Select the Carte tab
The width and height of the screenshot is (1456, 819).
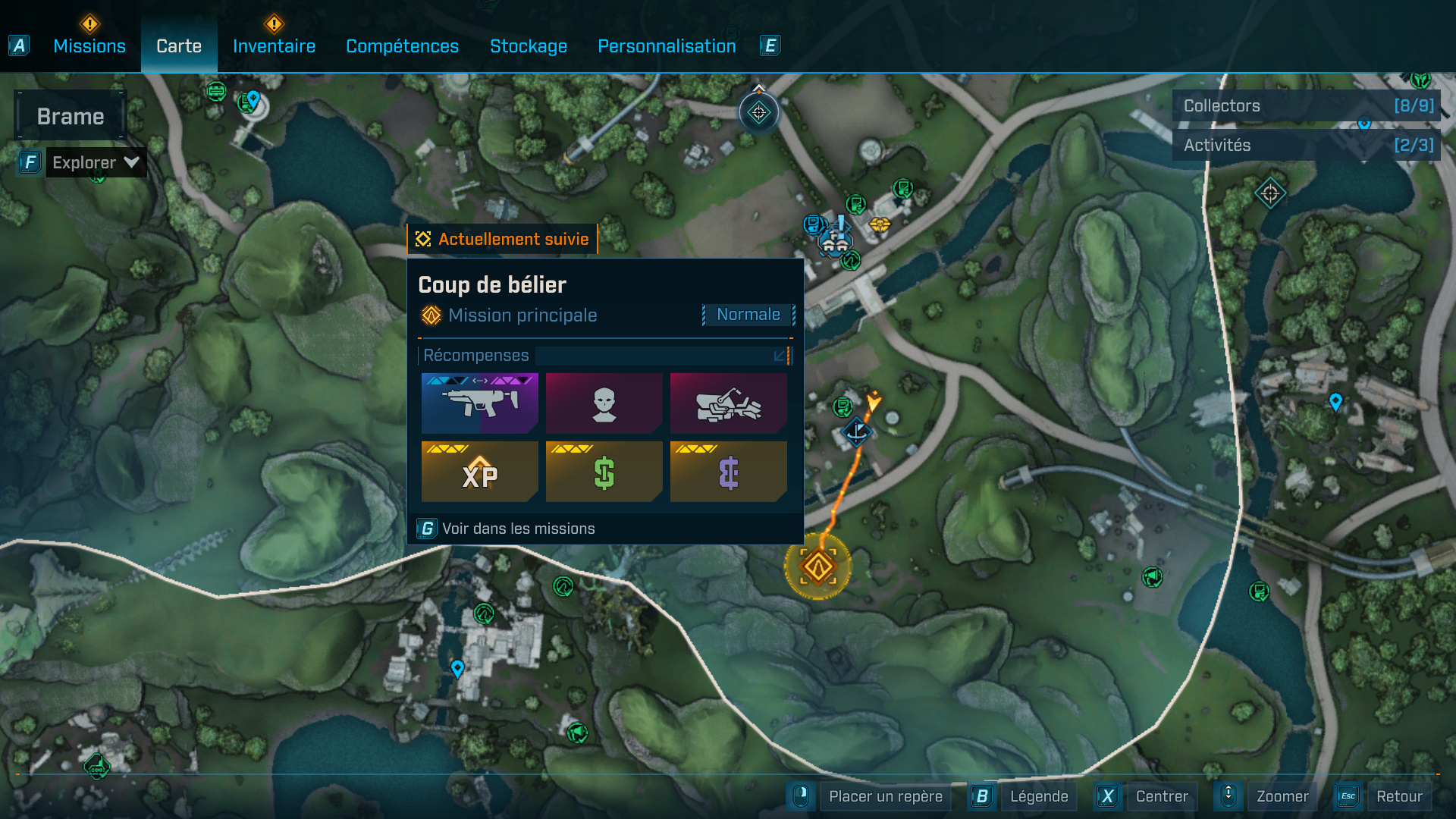(x=179, y=46)
